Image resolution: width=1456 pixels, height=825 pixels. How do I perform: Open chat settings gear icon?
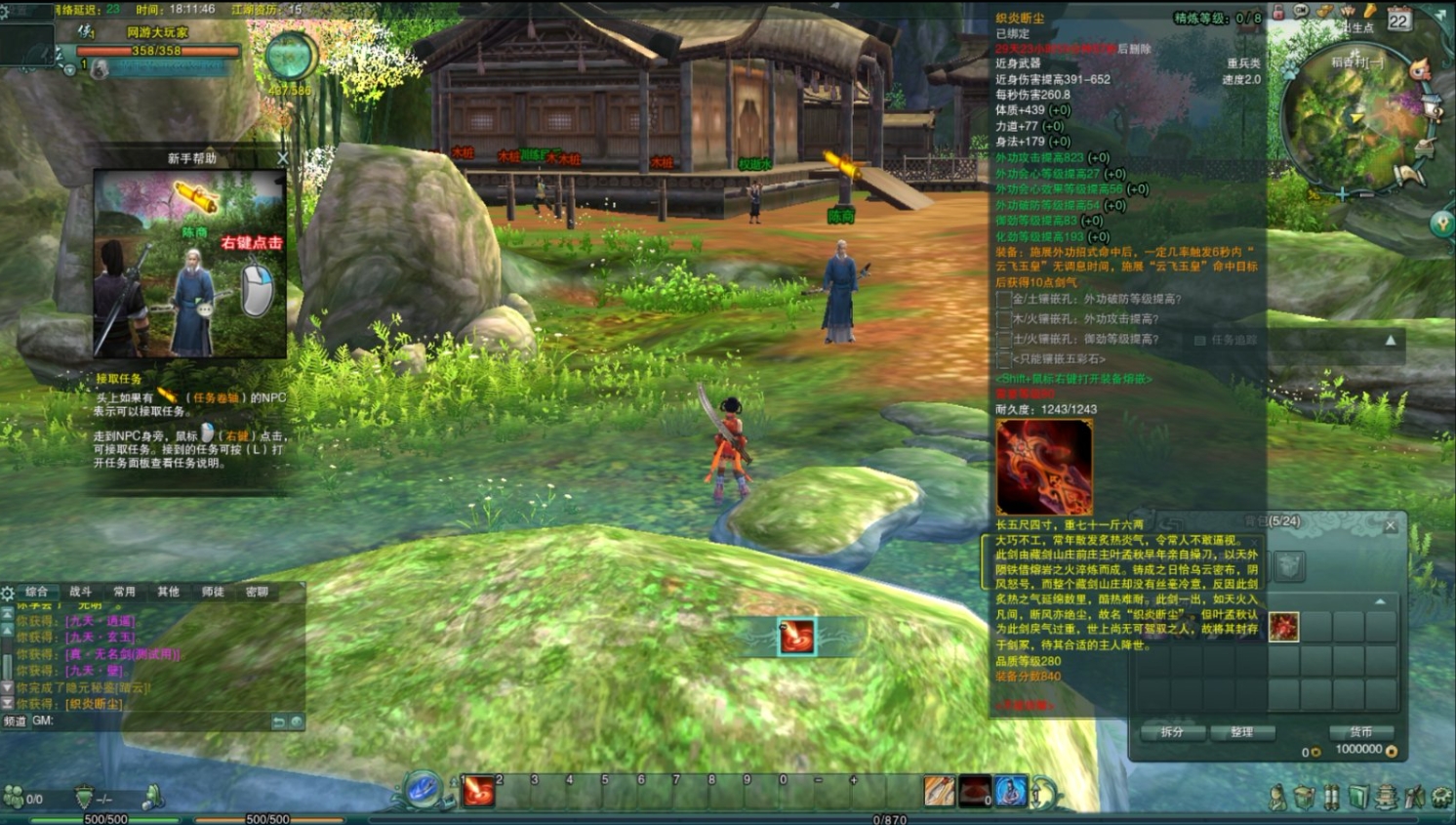coord(8,593)
